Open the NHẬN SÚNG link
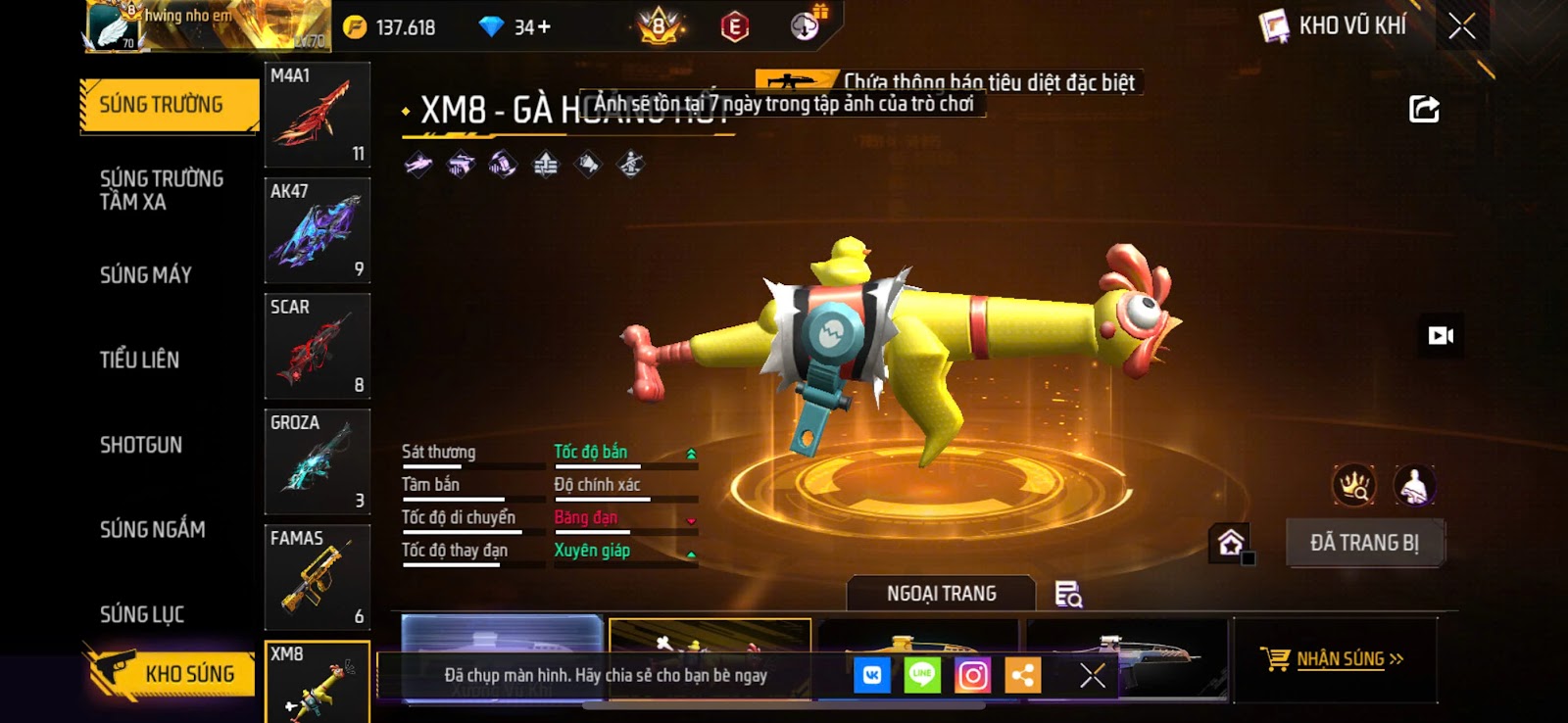 pyautogui.click(x=1339, y=659)
